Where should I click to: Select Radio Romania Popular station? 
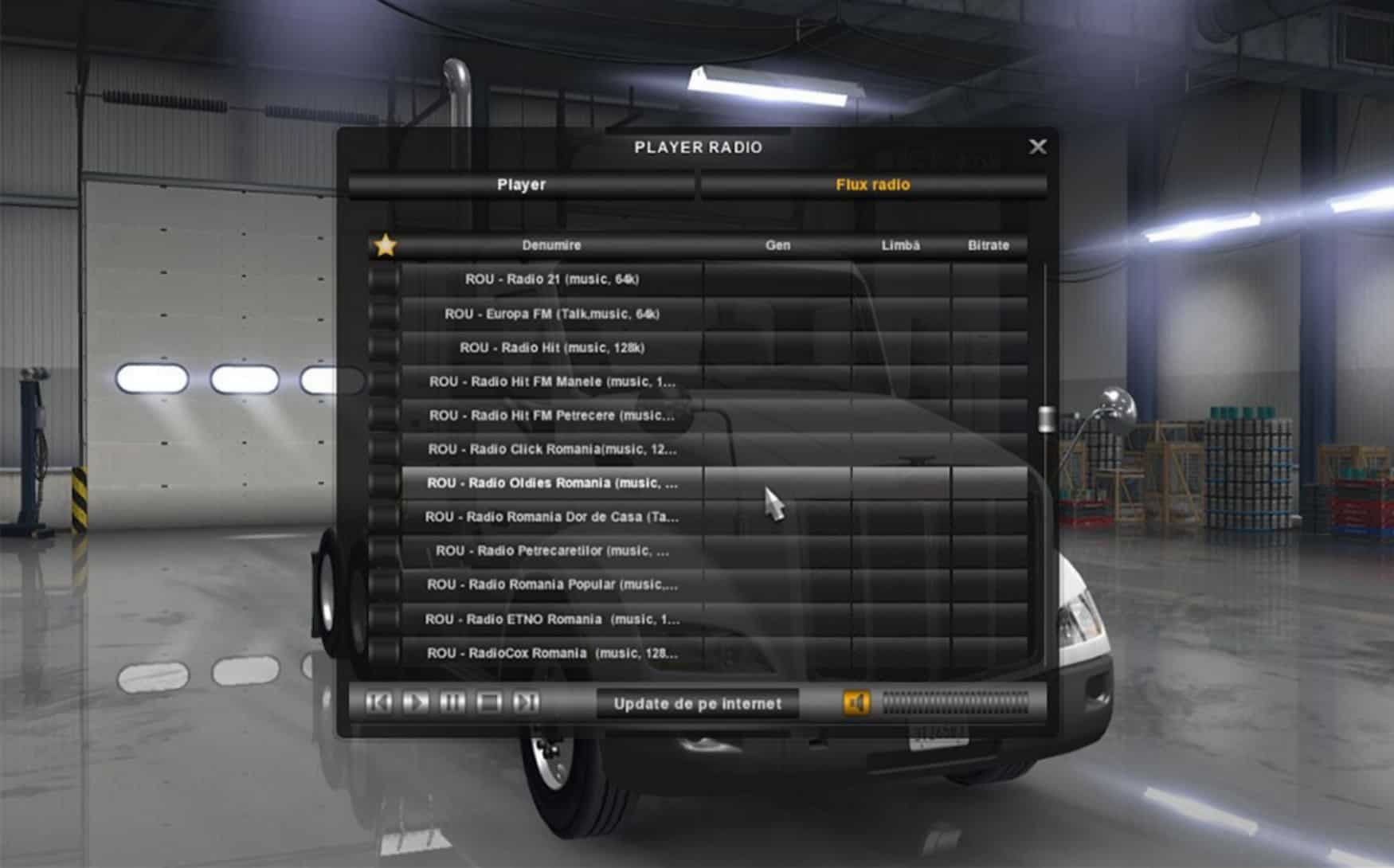551,585
